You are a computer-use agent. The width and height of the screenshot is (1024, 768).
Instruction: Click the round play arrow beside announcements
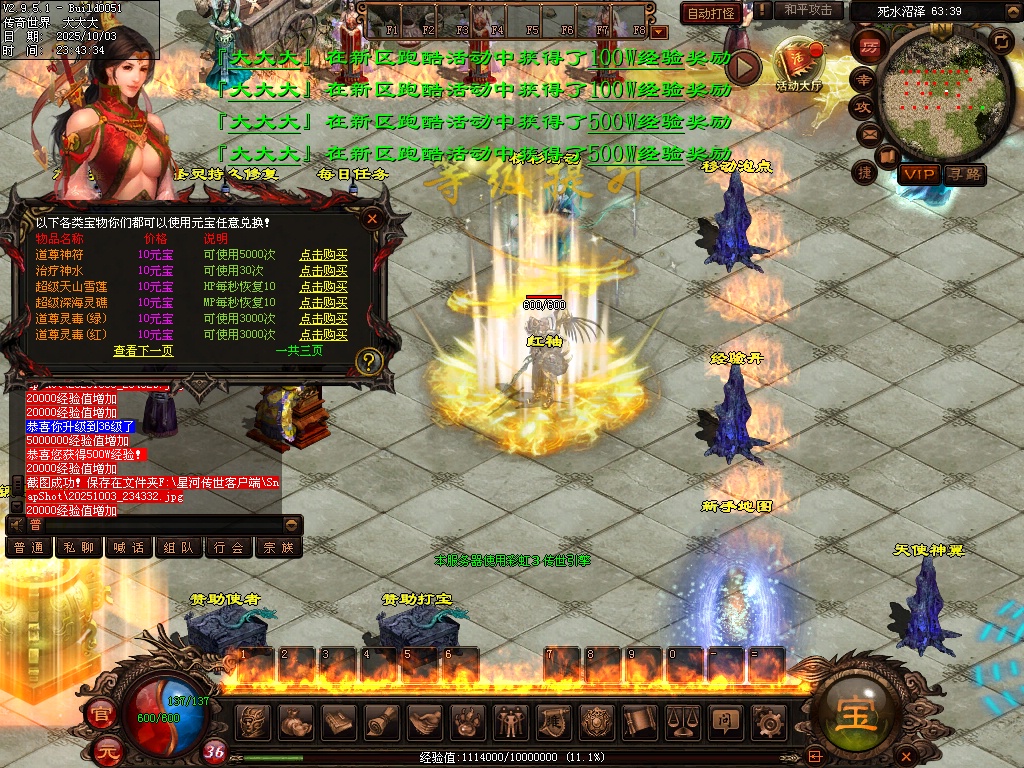coord(744,66)
